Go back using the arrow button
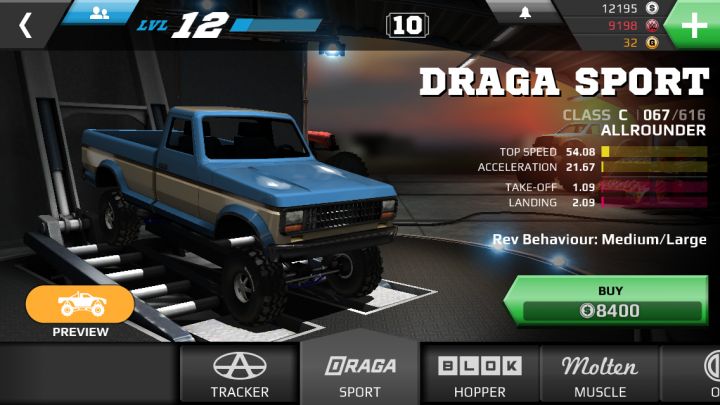Screen dimensions: 720x405 tap(26, 26)
